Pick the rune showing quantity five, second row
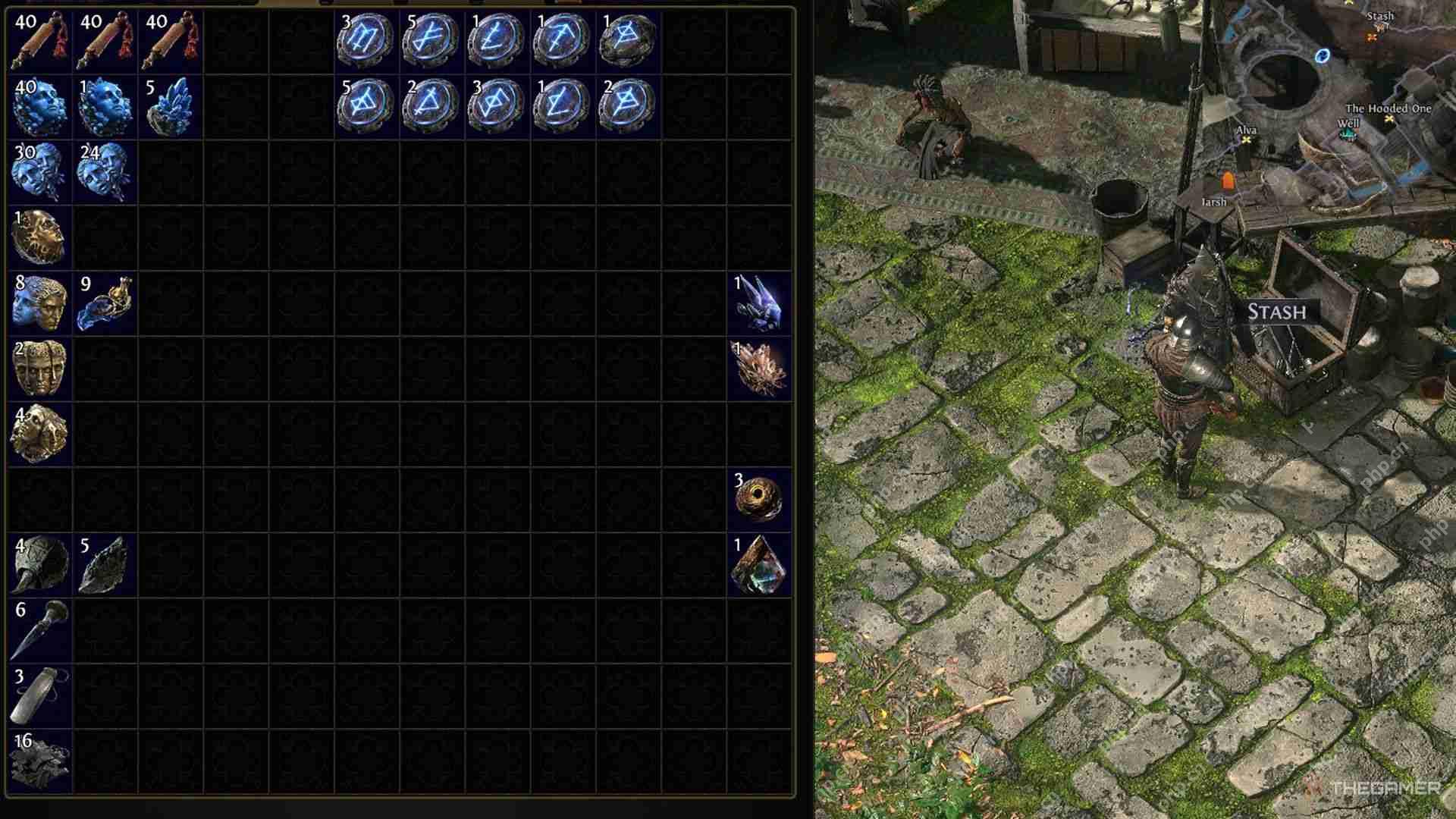 tap(366, 106)
